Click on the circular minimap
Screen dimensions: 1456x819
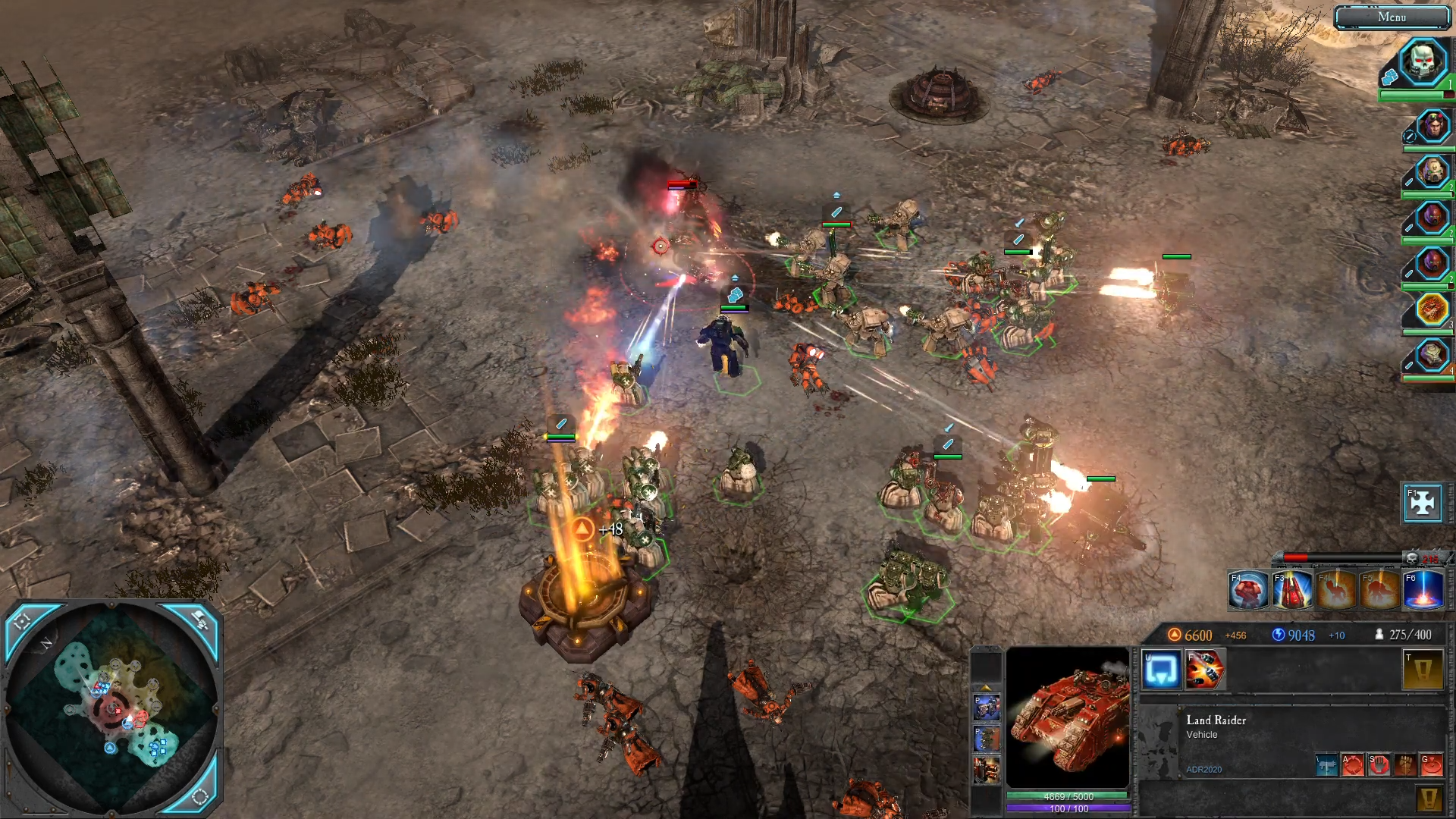click(114, 705)
